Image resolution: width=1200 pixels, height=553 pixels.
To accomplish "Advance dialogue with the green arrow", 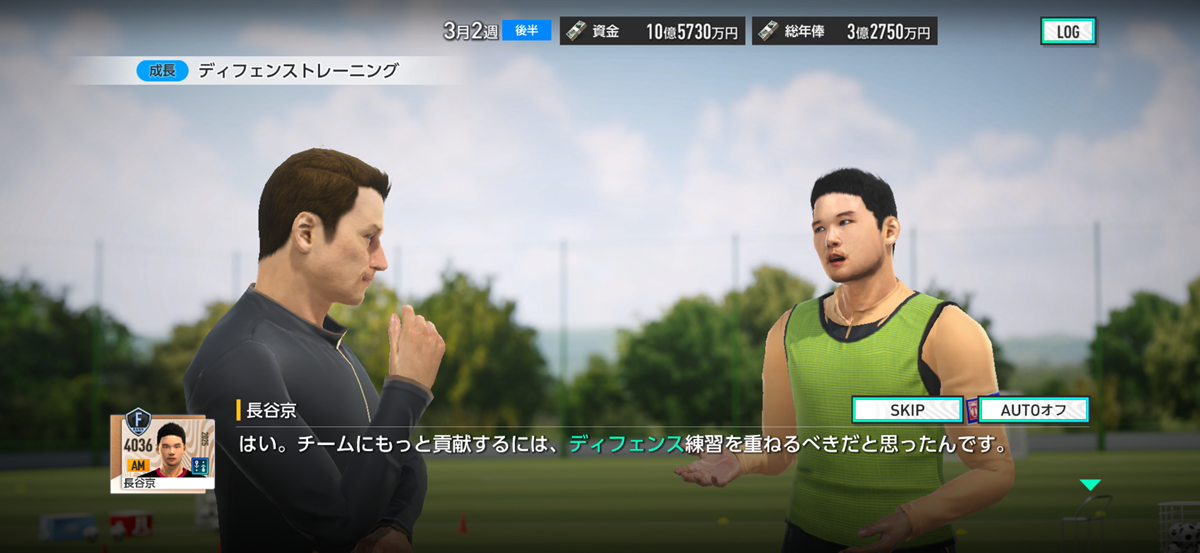I will coord(1089,485).
